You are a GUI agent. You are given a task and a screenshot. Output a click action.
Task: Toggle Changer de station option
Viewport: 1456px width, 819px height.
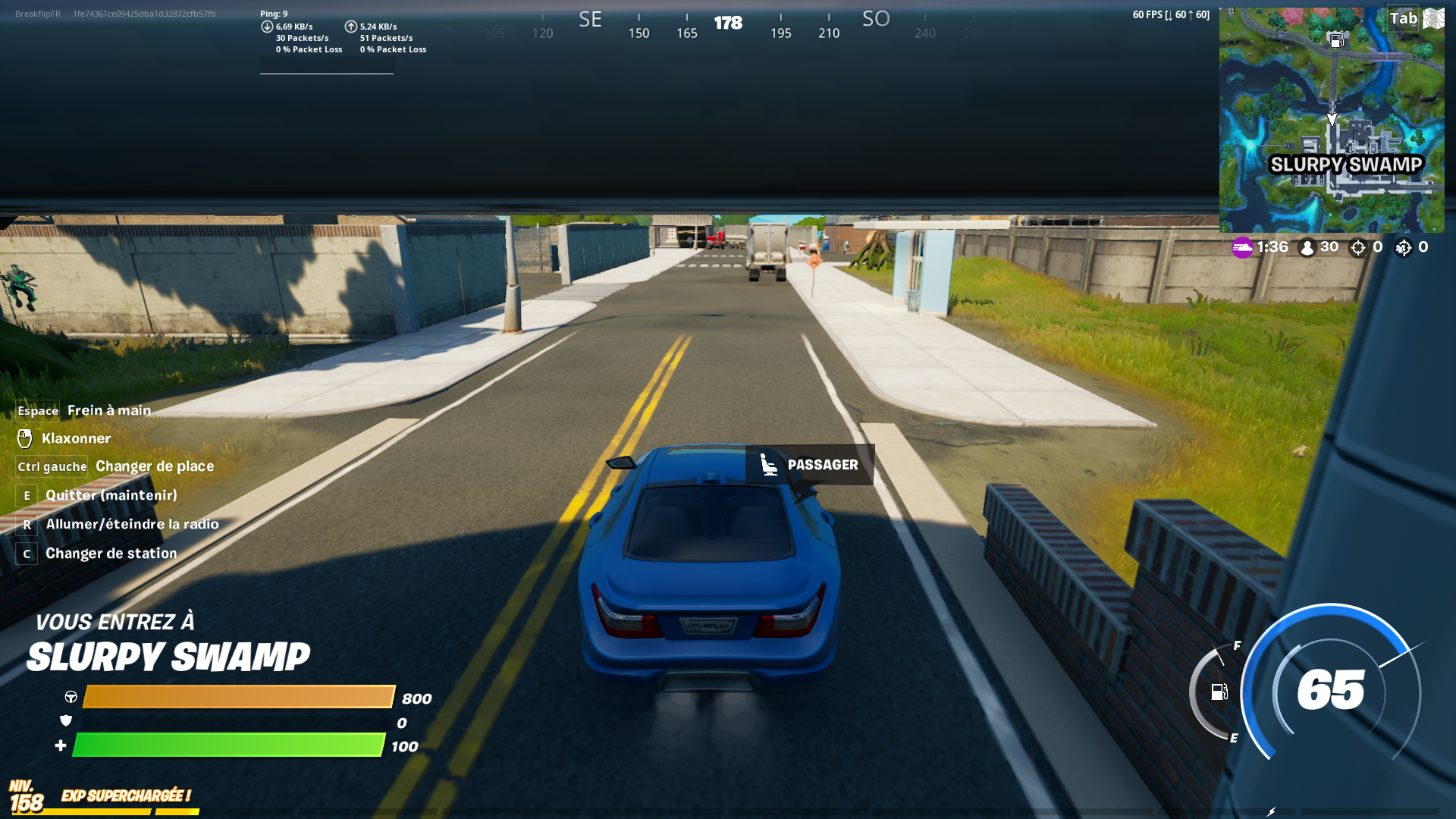[111, 554]
